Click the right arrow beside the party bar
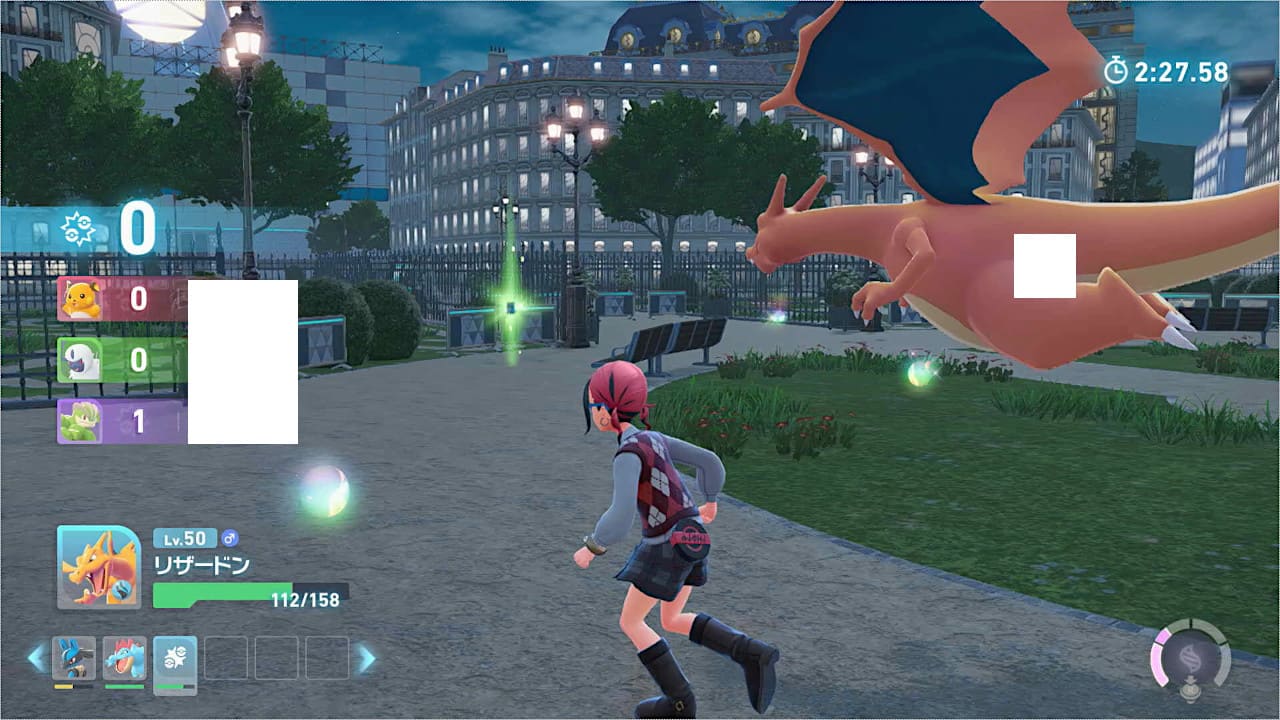The height and width of the screenshot is (720, 1280). point(367,658)
